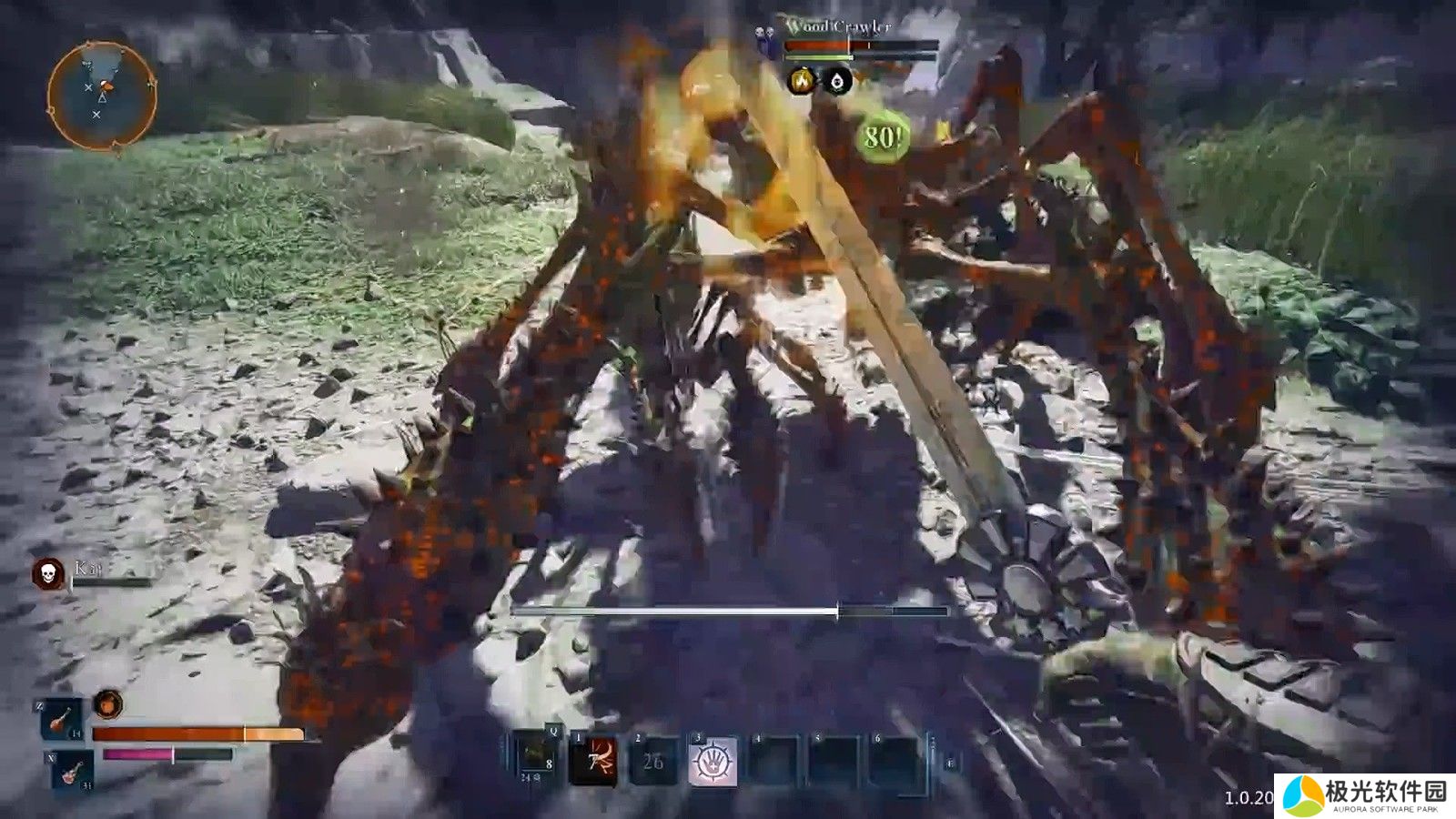
Task: Select the orange slash ability in slot 1
Action: (x=593, y=761)
